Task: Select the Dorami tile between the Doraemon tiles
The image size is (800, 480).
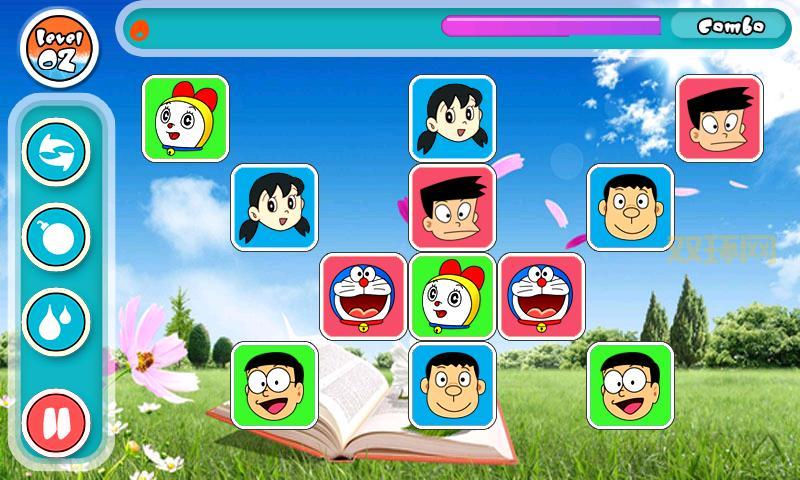Action: [x=452, y=296]
